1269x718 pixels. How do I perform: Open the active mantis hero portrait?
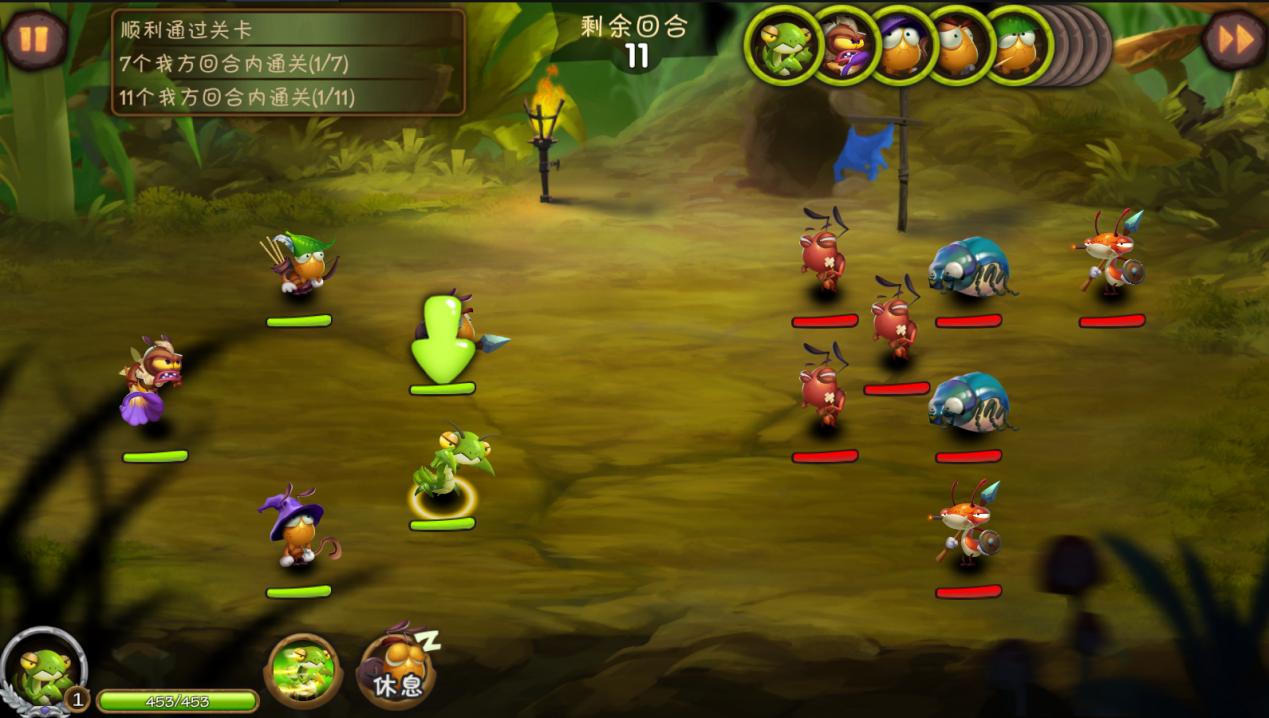41,669
